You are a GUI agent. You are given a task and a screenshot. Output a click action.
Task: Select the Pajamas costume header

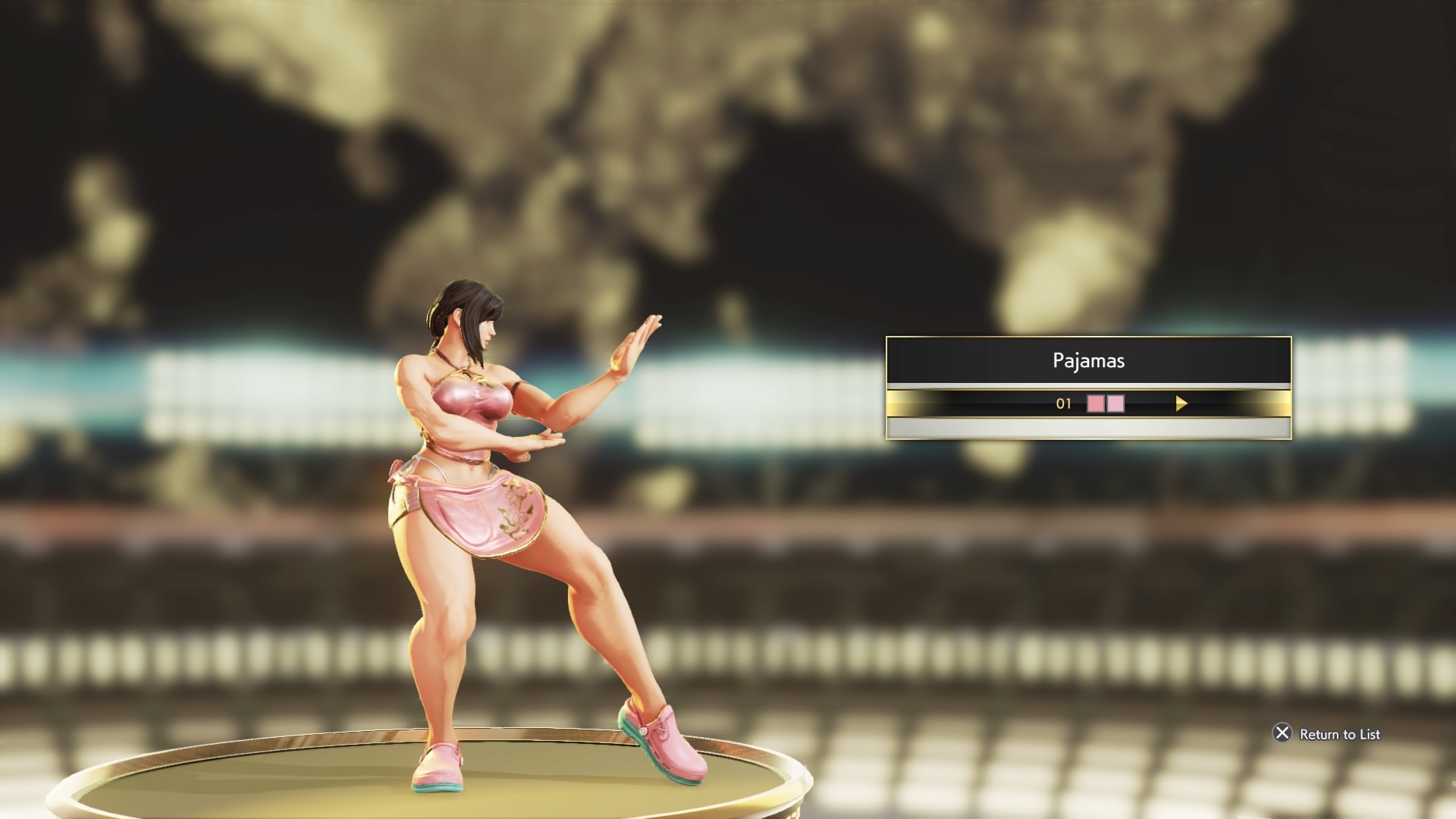1088,360
